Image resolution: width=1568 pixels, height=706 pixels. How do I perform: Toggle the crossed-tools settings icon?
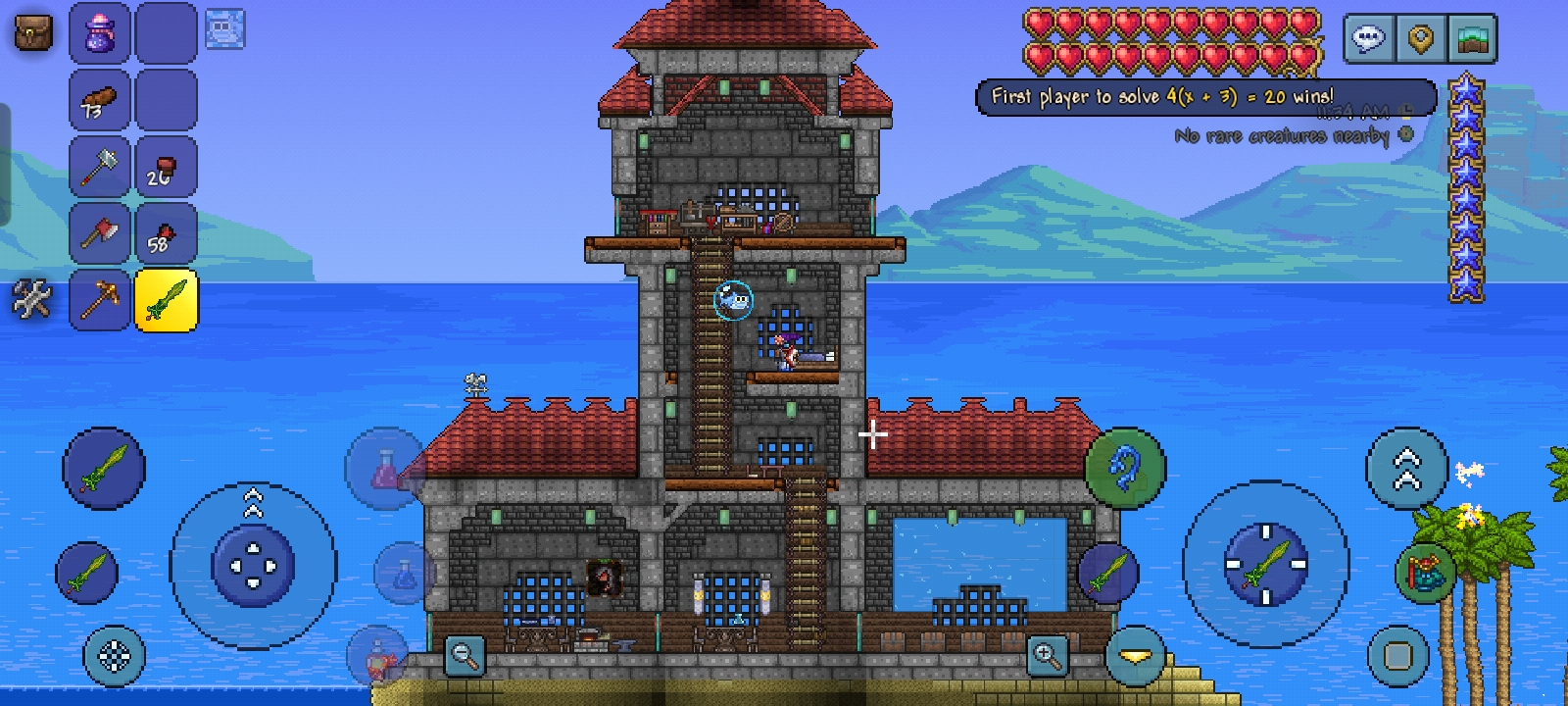[x=32, y=300]
